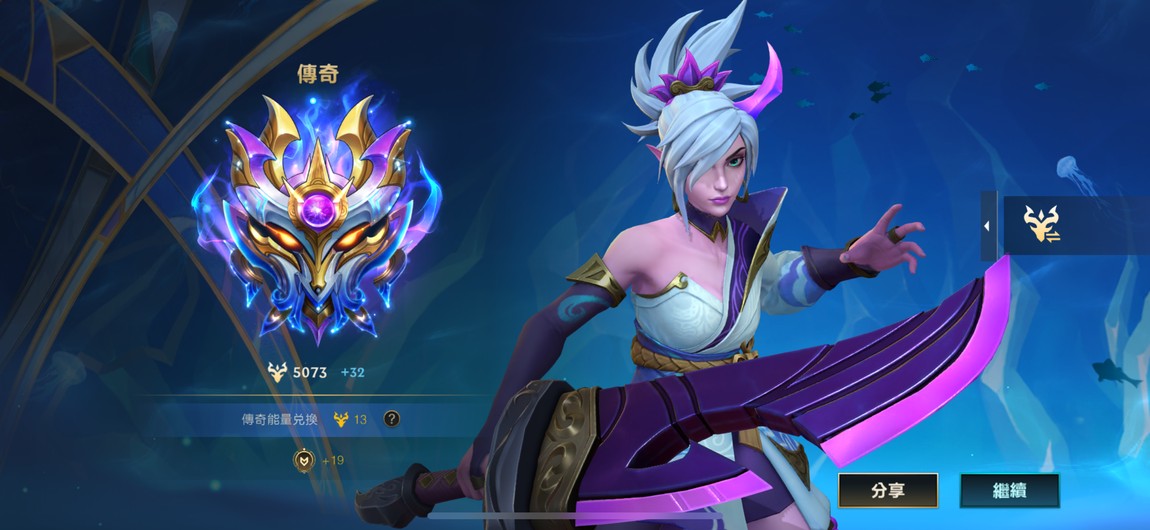Open the rank emblem side panel icon
The image size is (1150, 530).
(x=1041, y=225)
